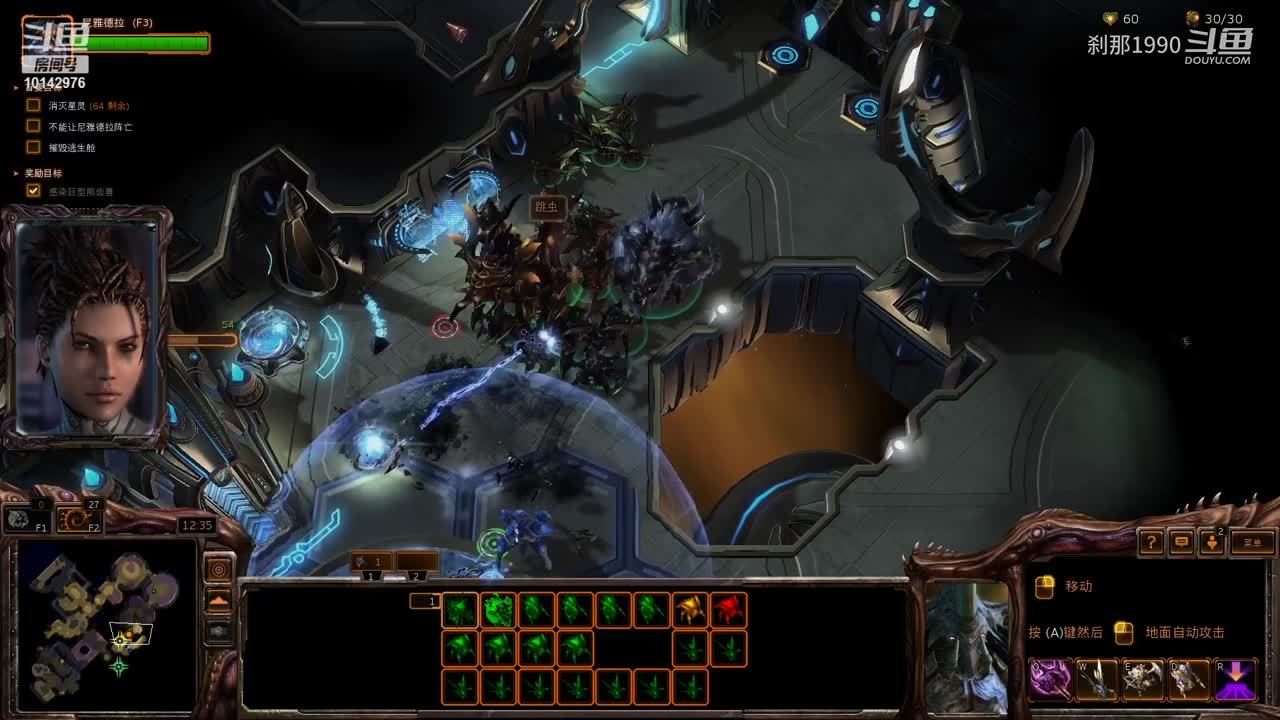Screen dimensions: 1280x720
Task: Activate the purple arrow R ability
Action: coord(1236,680)
